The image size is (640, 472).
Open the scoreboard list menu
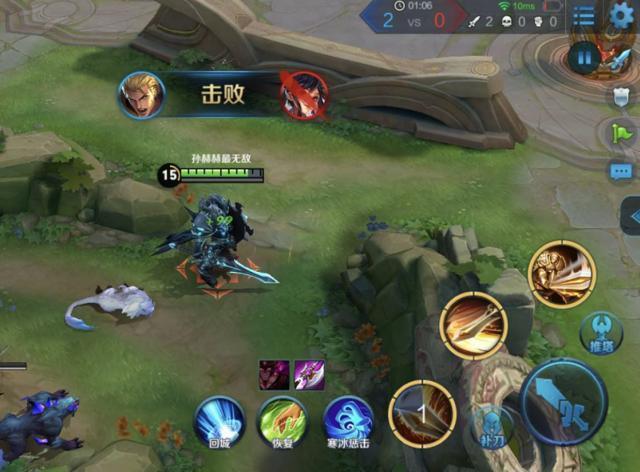point(585,15)
